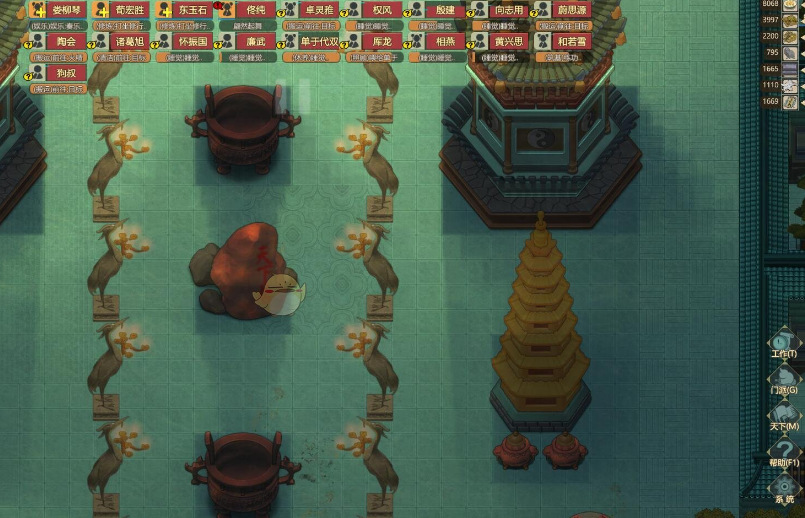Click the 卓灵雅 character tag
Viewport: 805px width, 518px height.
(320, 10)
